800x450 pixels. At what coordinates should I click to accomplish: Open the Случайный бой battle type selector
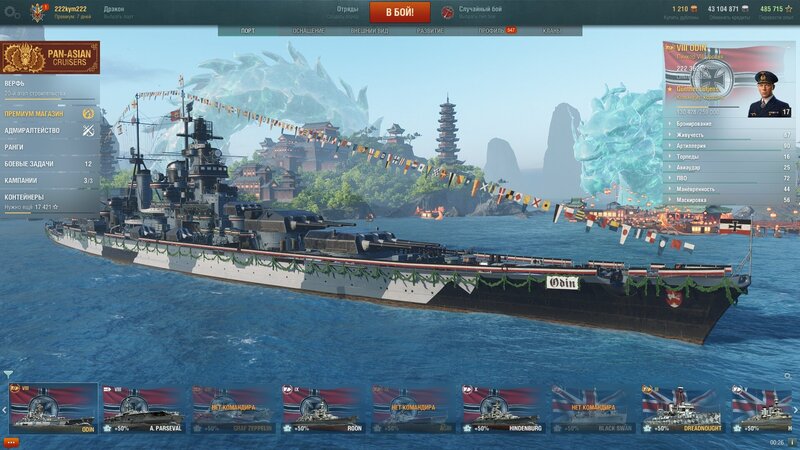tap(478, 12)
